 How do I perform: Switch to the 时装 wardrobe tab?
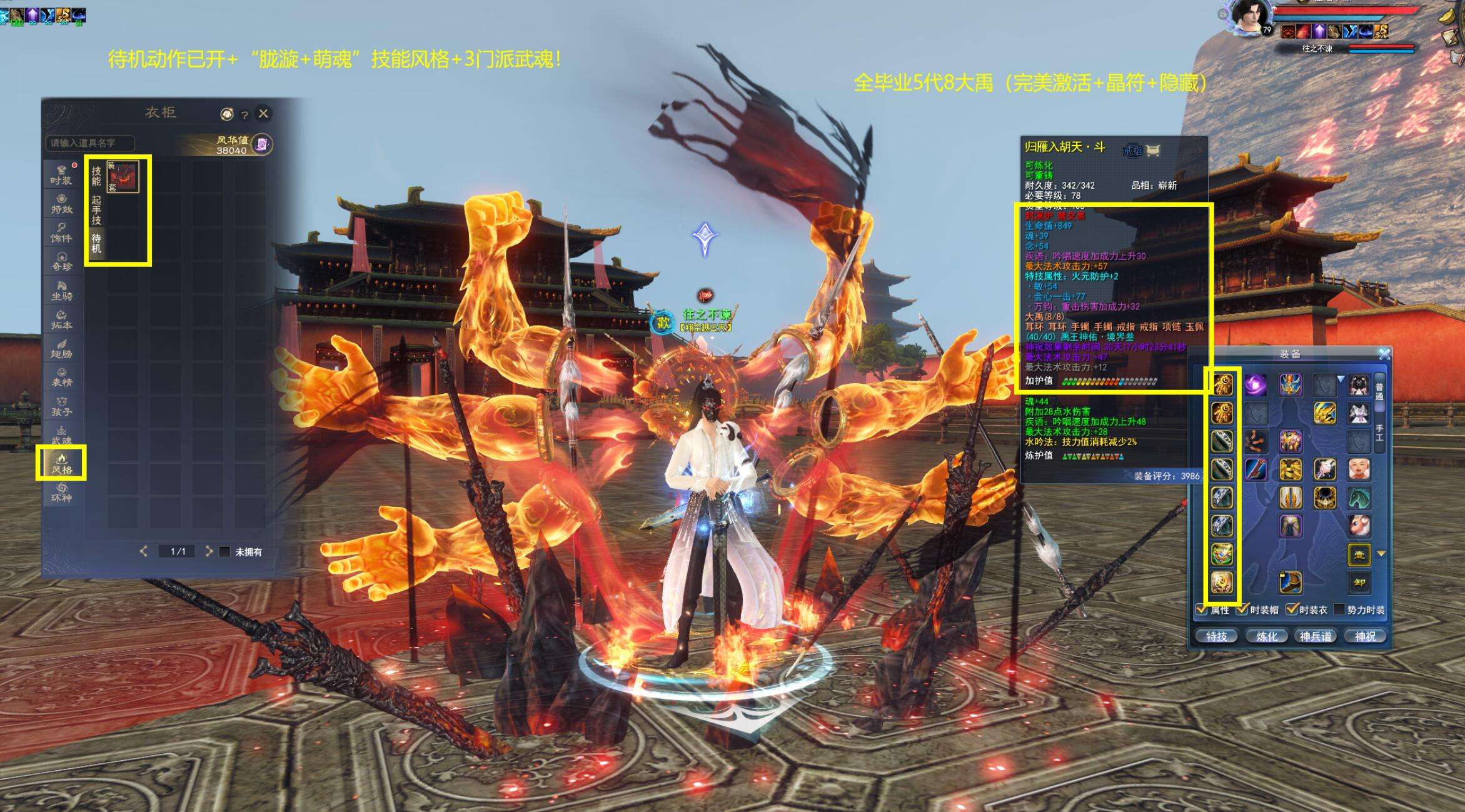click(61, 174)
